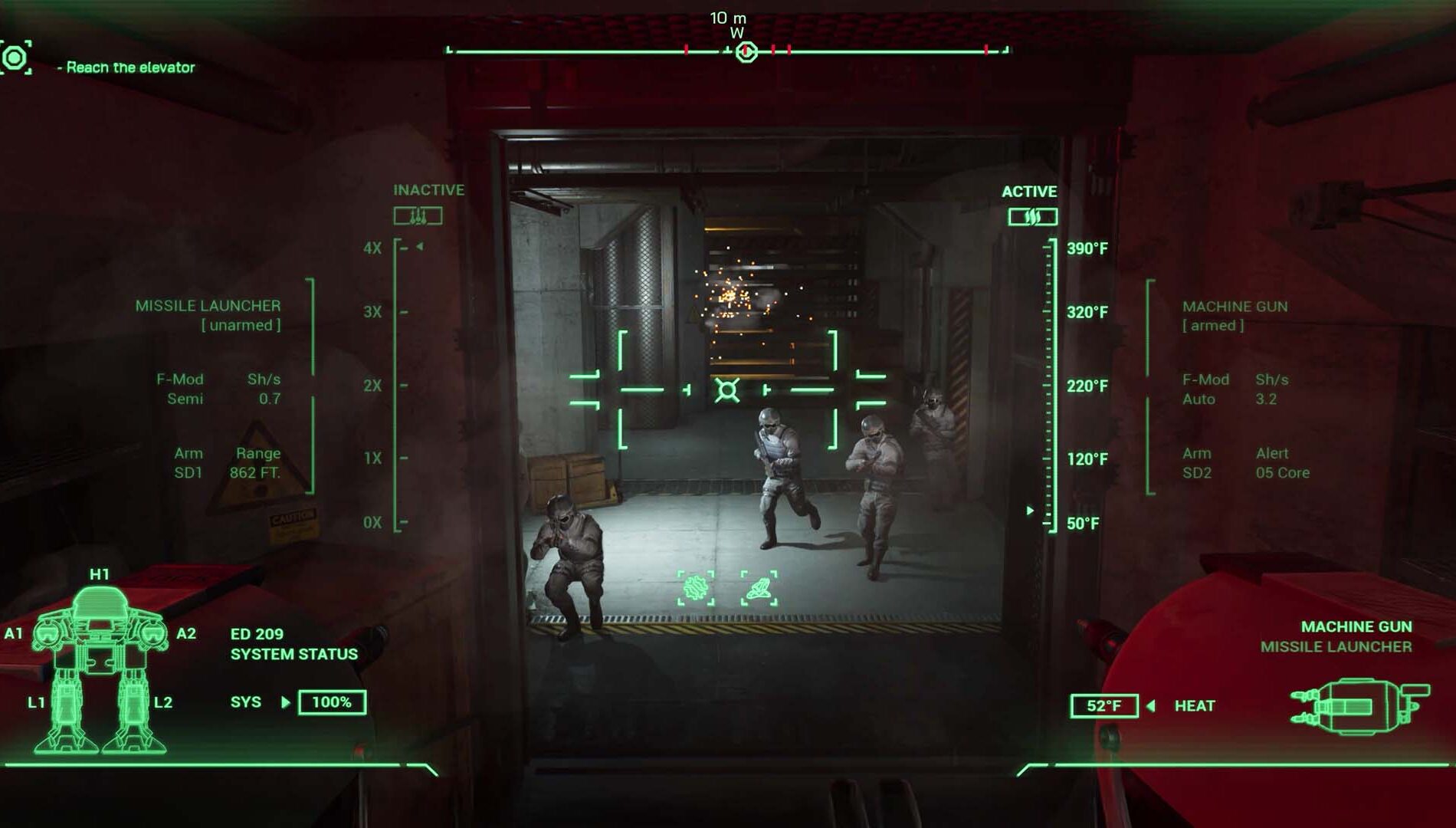Toggle the MACHINE GUN armed state
Screen dimensions: 1456x828
click(1214, 324)
